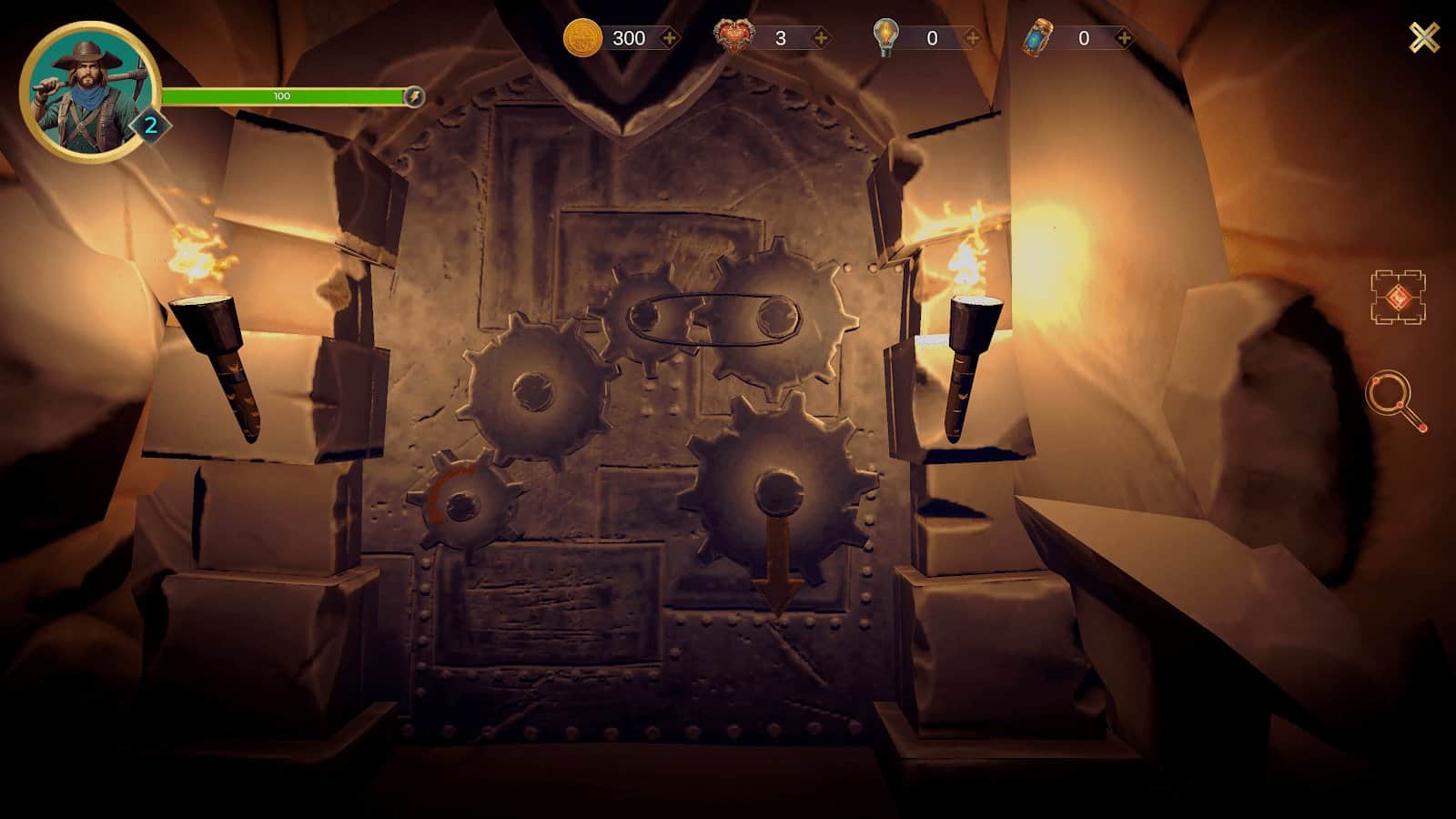Open the red gem frame icon
The width and height of the screenshot is (1456, 819).
[1398, 297]
